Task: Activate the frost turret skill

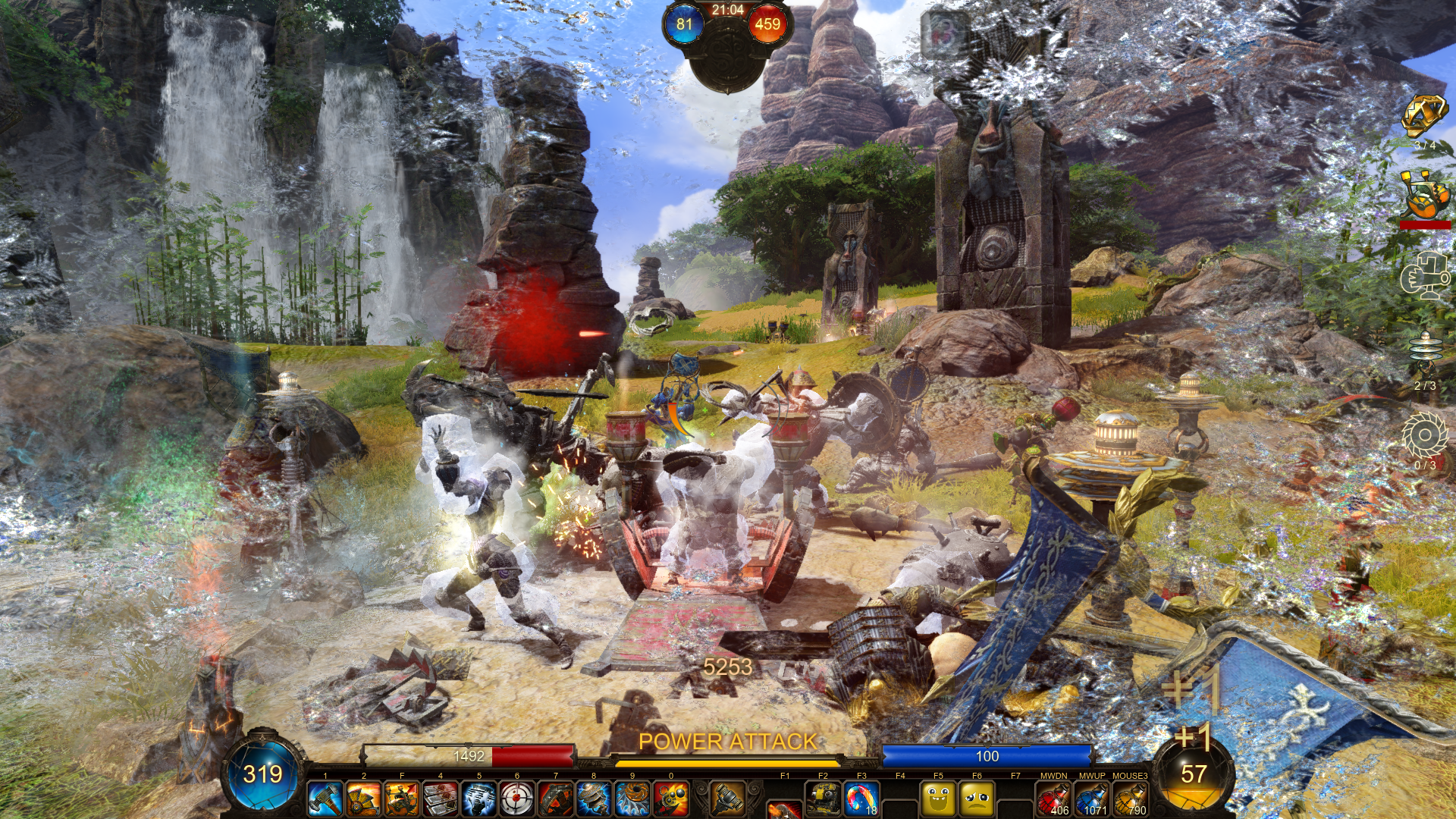Action: tap(479, 799)
